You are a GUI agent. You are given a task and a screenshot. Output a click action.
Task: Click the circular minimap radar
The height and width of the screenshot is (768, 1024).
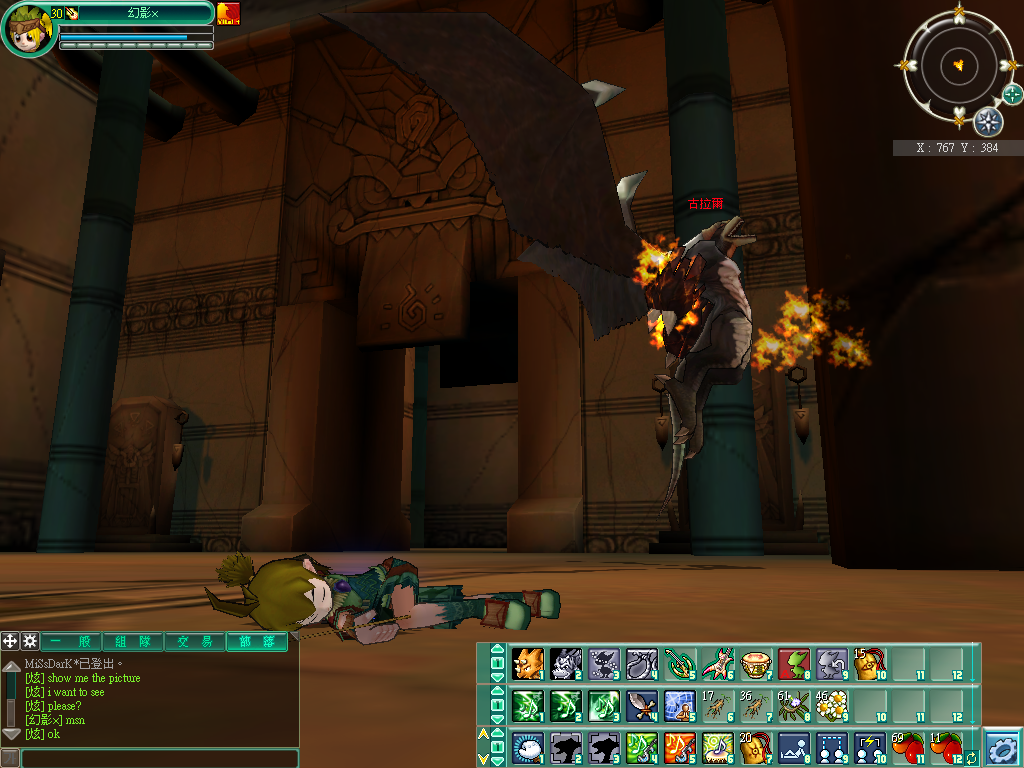tap(958, 65)
